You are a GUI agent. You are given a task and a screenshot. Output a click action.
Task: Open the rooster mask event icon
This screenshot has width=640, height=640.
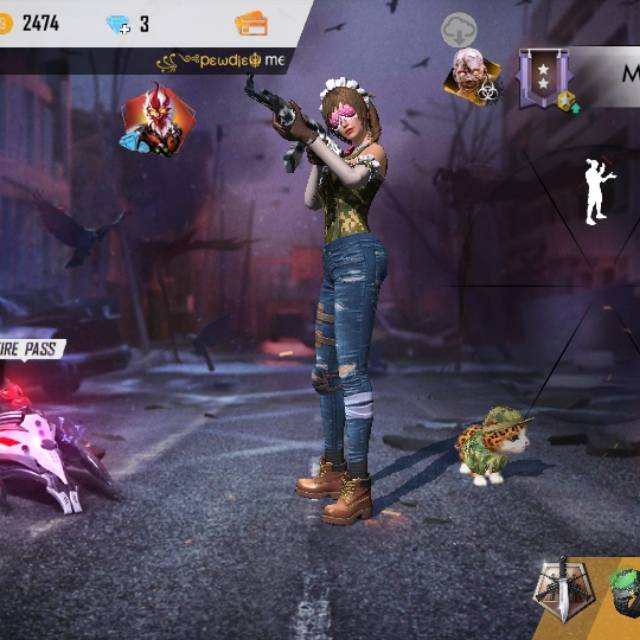point(156,119)
